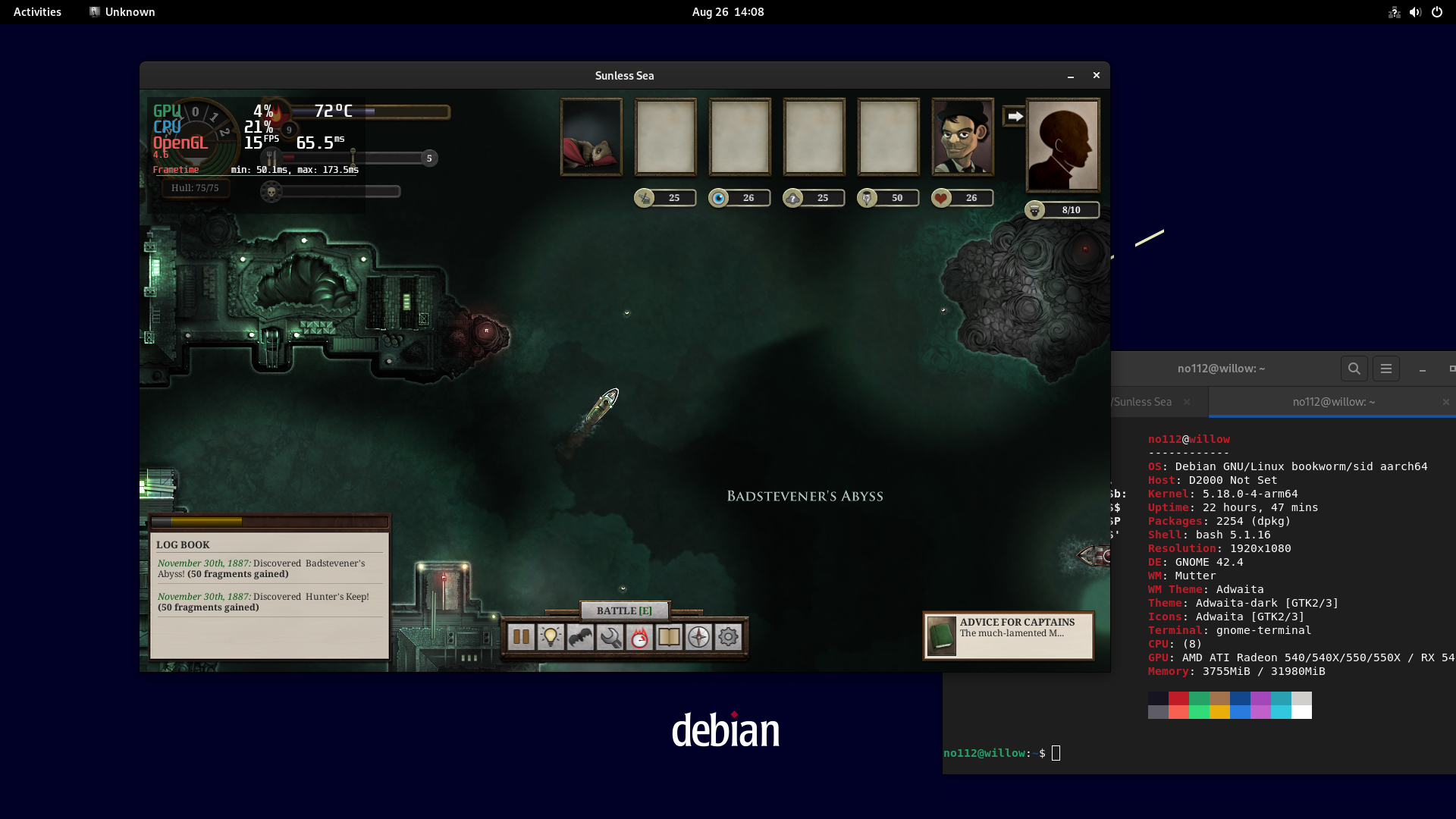1456x819 pixels.
Task: Select the wrench Repair icon
Action: pos(610,637)
